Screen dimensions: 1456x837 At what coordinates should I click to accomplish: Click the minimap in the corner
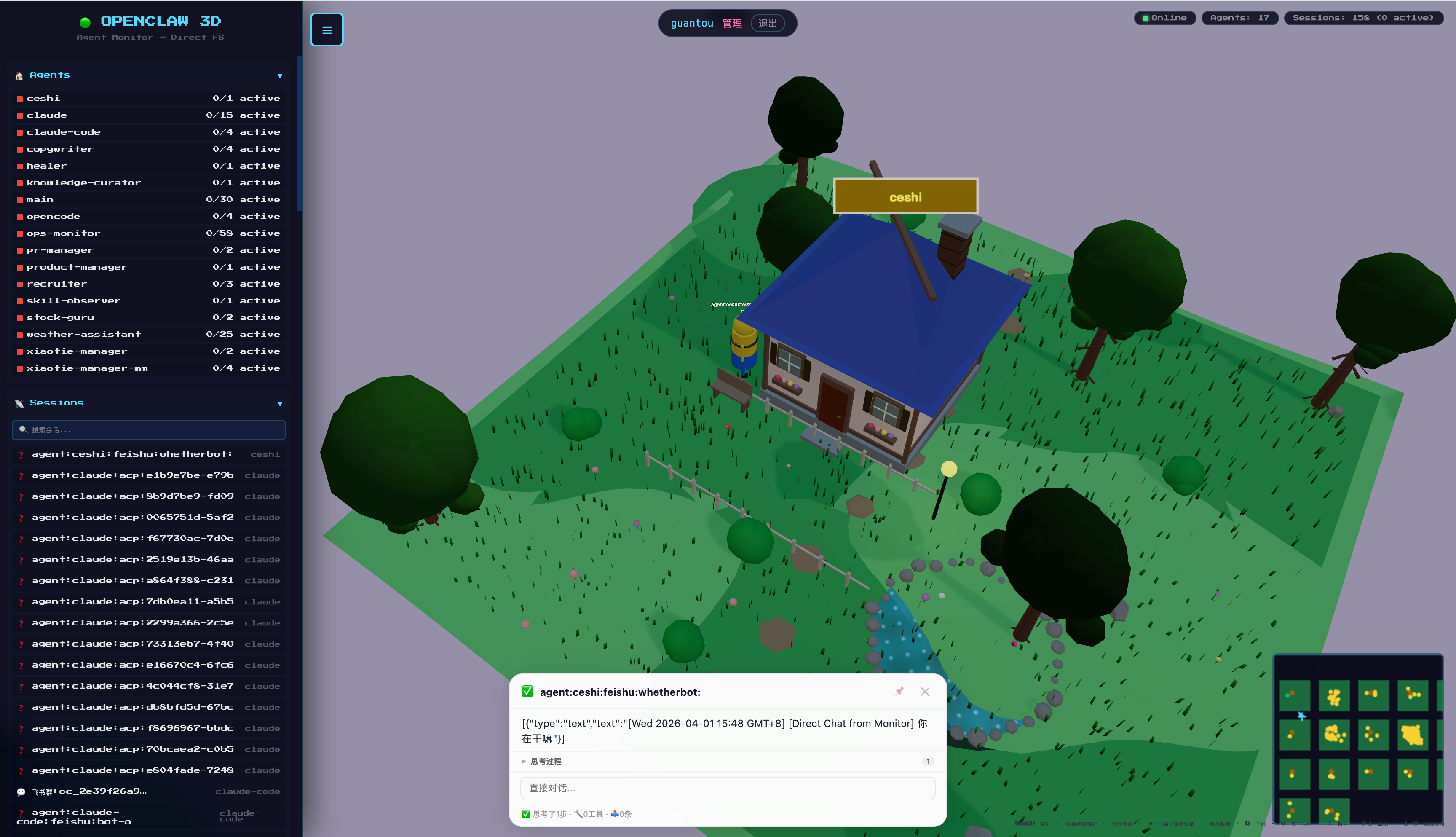coord(1358,739)
